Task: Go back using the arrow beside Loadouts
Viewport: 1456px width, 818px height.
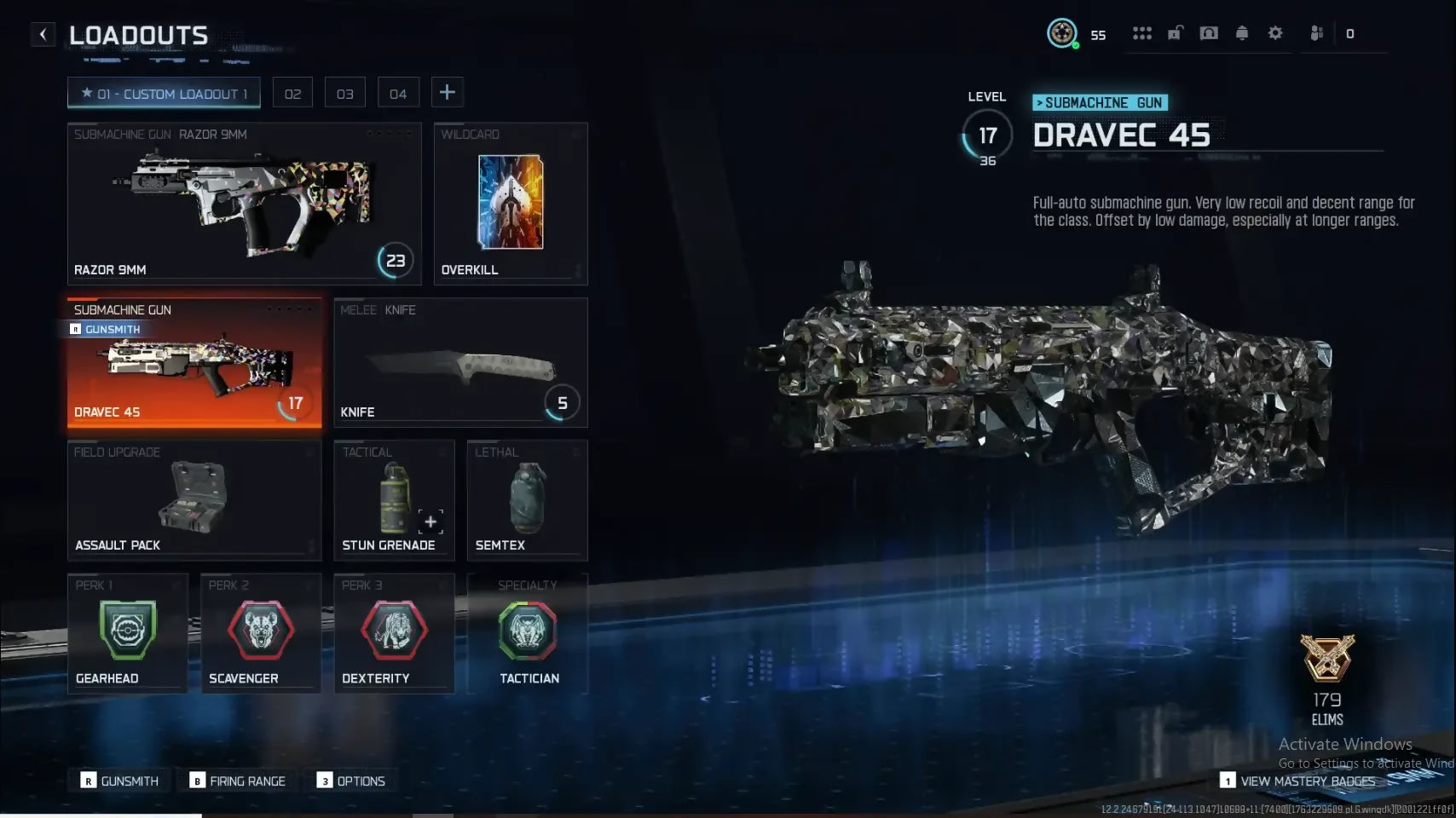Action: 43,34
